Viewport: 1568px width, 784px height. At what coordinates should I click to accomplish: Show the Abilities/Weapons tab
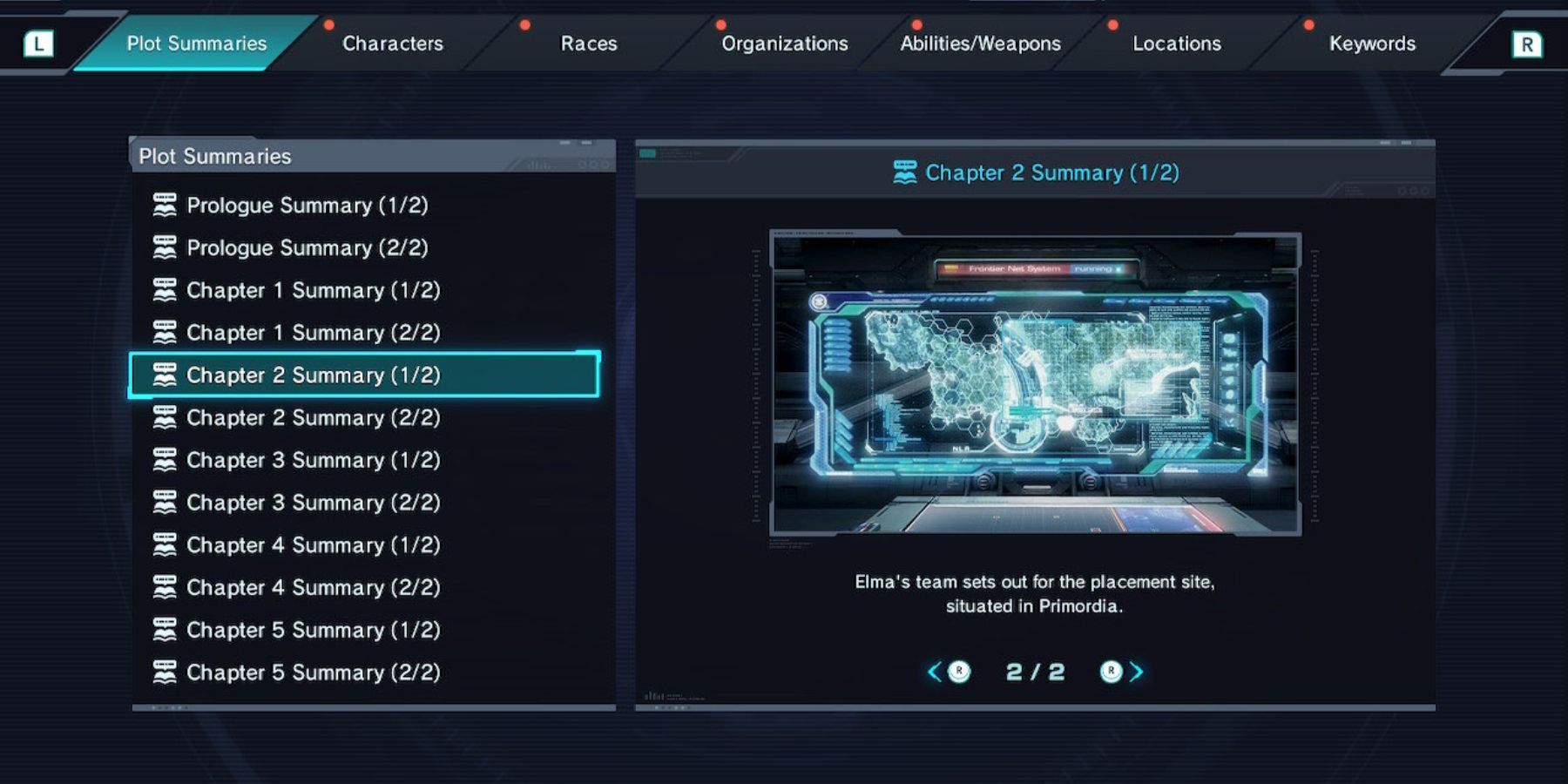pos(980,44)
